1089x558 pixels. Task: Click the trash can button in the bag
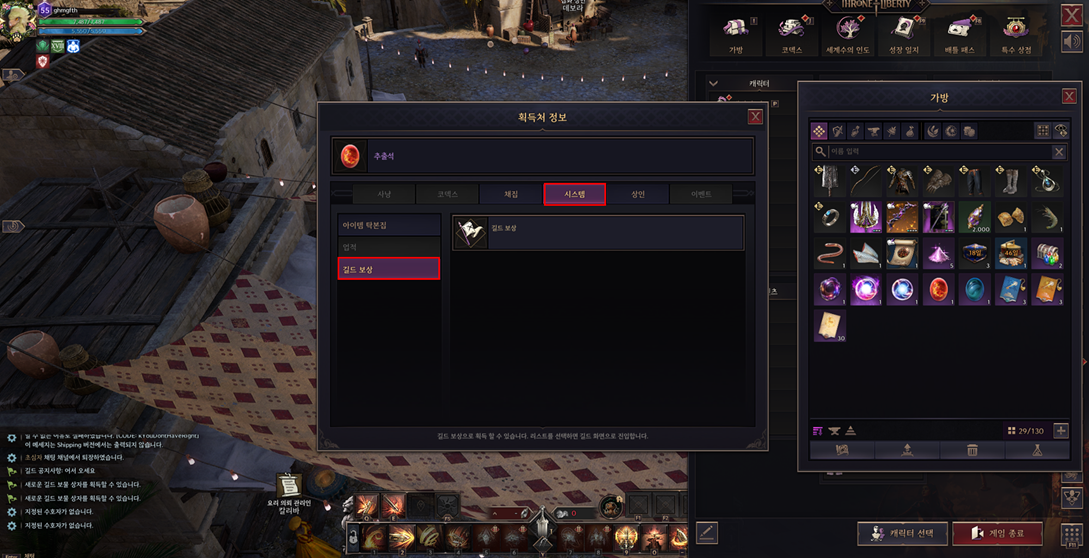click(x=971, y=451)
